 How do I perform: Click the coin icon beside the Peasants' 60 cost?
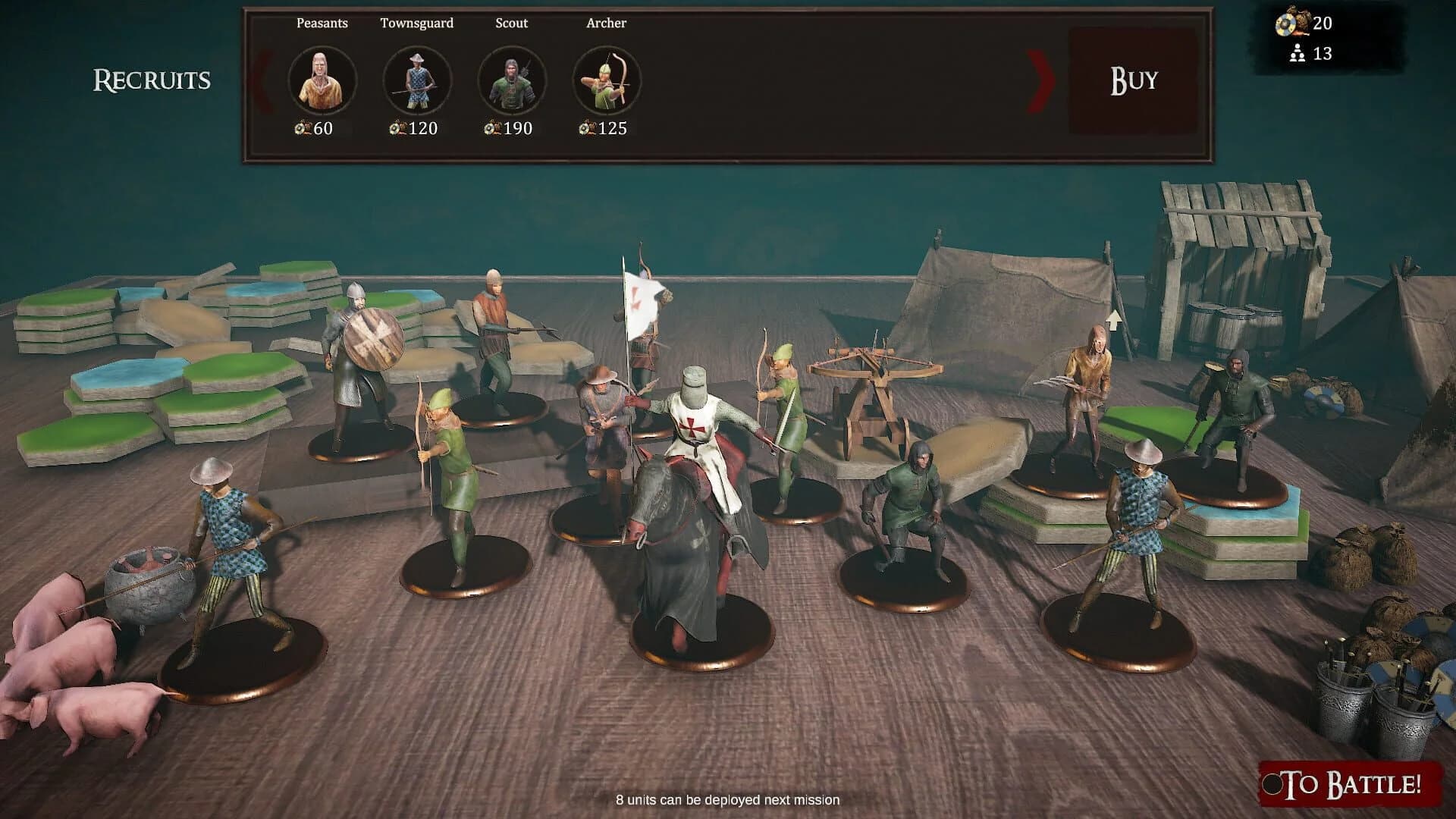(300, 129)
